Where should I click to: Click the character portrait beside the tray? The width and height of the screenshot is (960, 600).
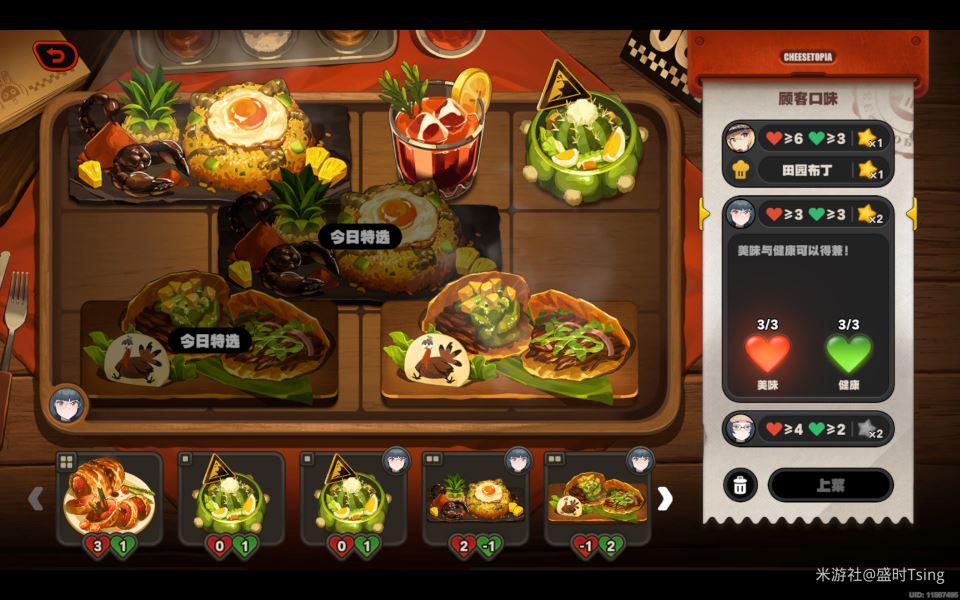[x=68, y=404]
